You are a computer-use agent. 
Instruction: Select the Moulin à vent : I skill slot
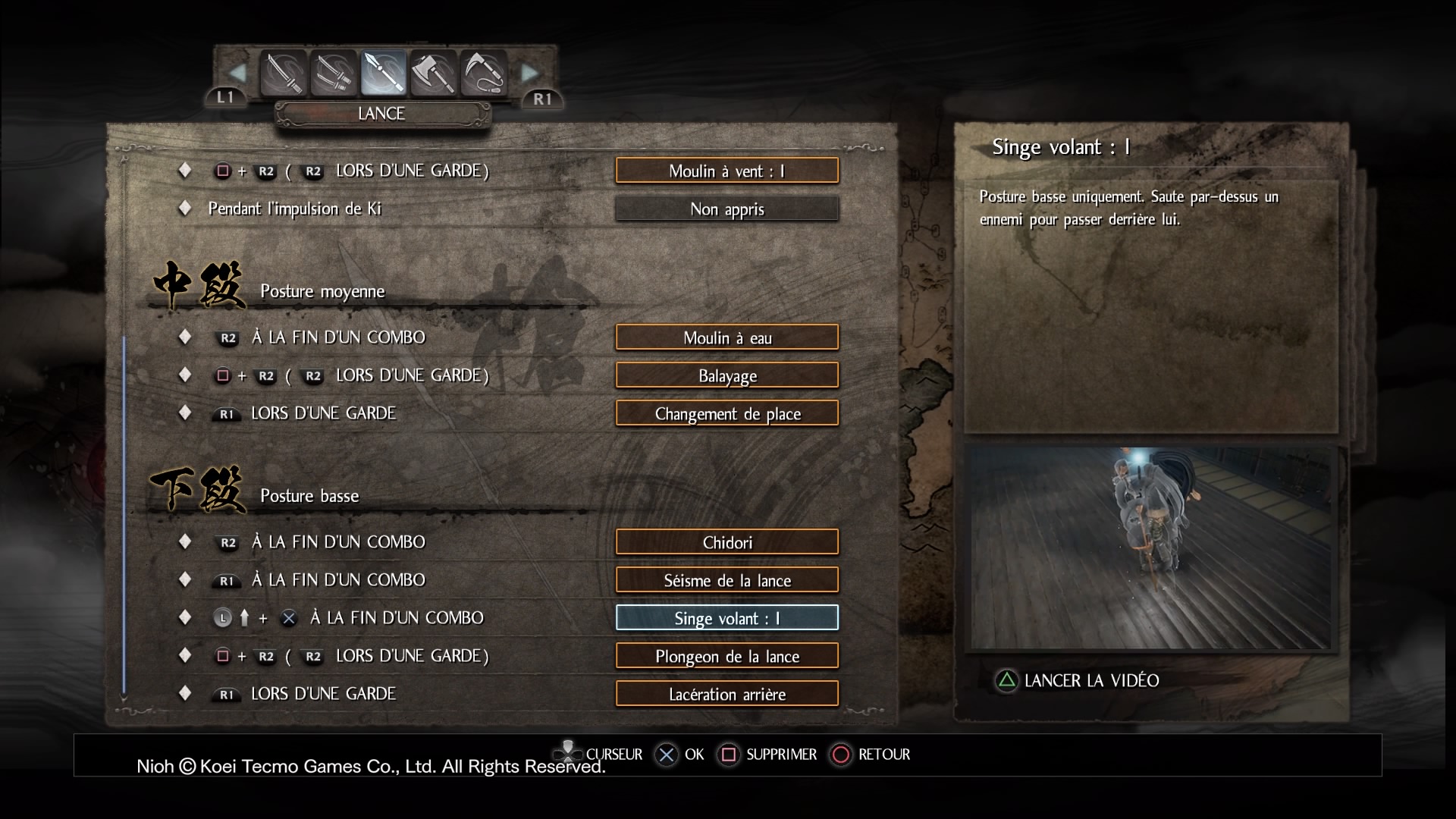click(726, 171)
